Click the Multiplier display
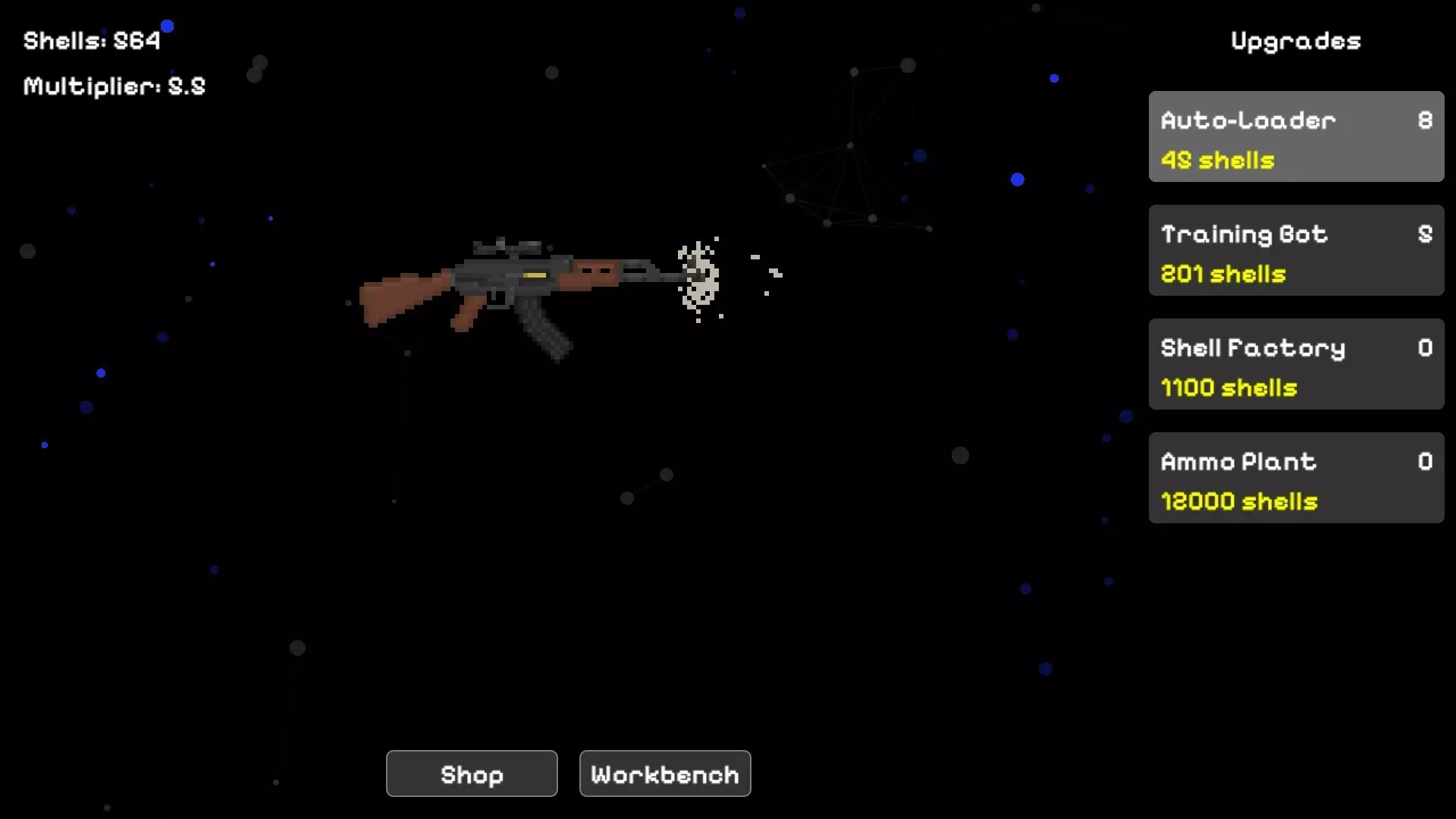1456x819 pixels. pyautogui.click(x=114, y=86)
